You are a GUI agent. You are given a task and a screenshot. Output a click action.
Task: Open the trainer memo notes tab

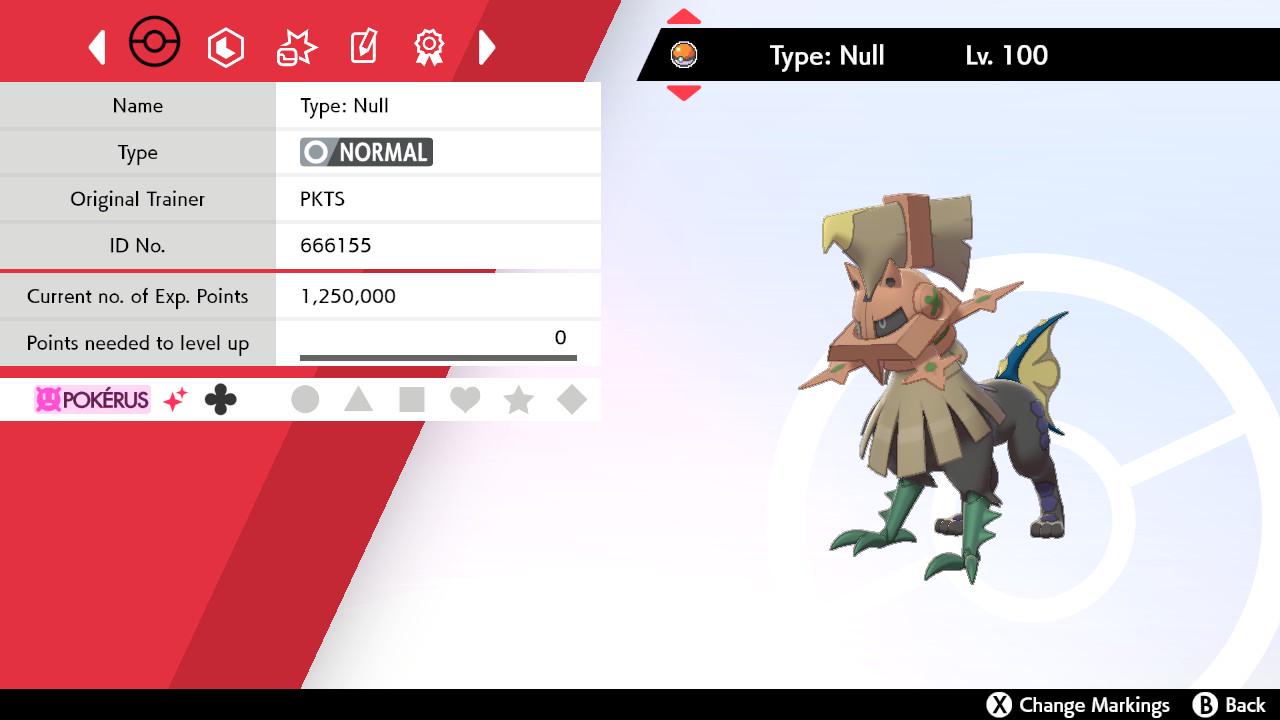click(363, 47)
